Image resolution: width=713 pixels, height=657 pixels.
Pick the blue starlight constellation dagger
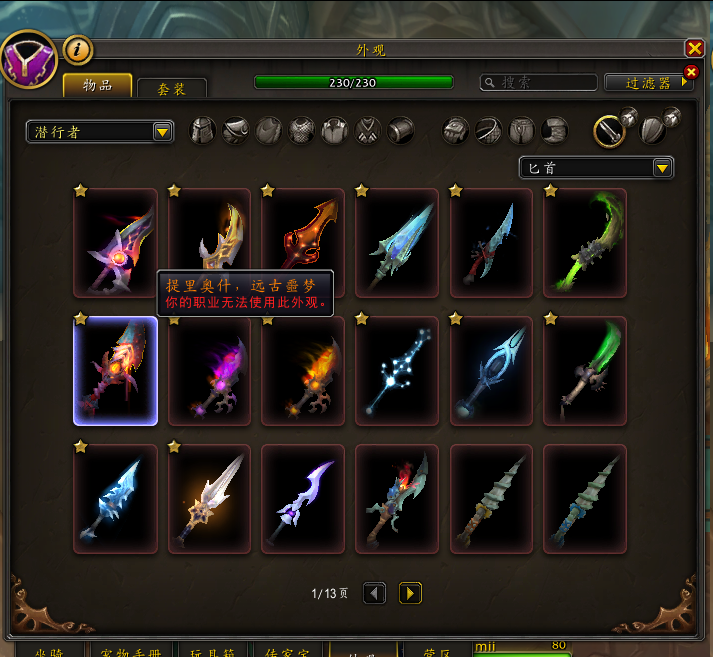[x=397, y=371]
